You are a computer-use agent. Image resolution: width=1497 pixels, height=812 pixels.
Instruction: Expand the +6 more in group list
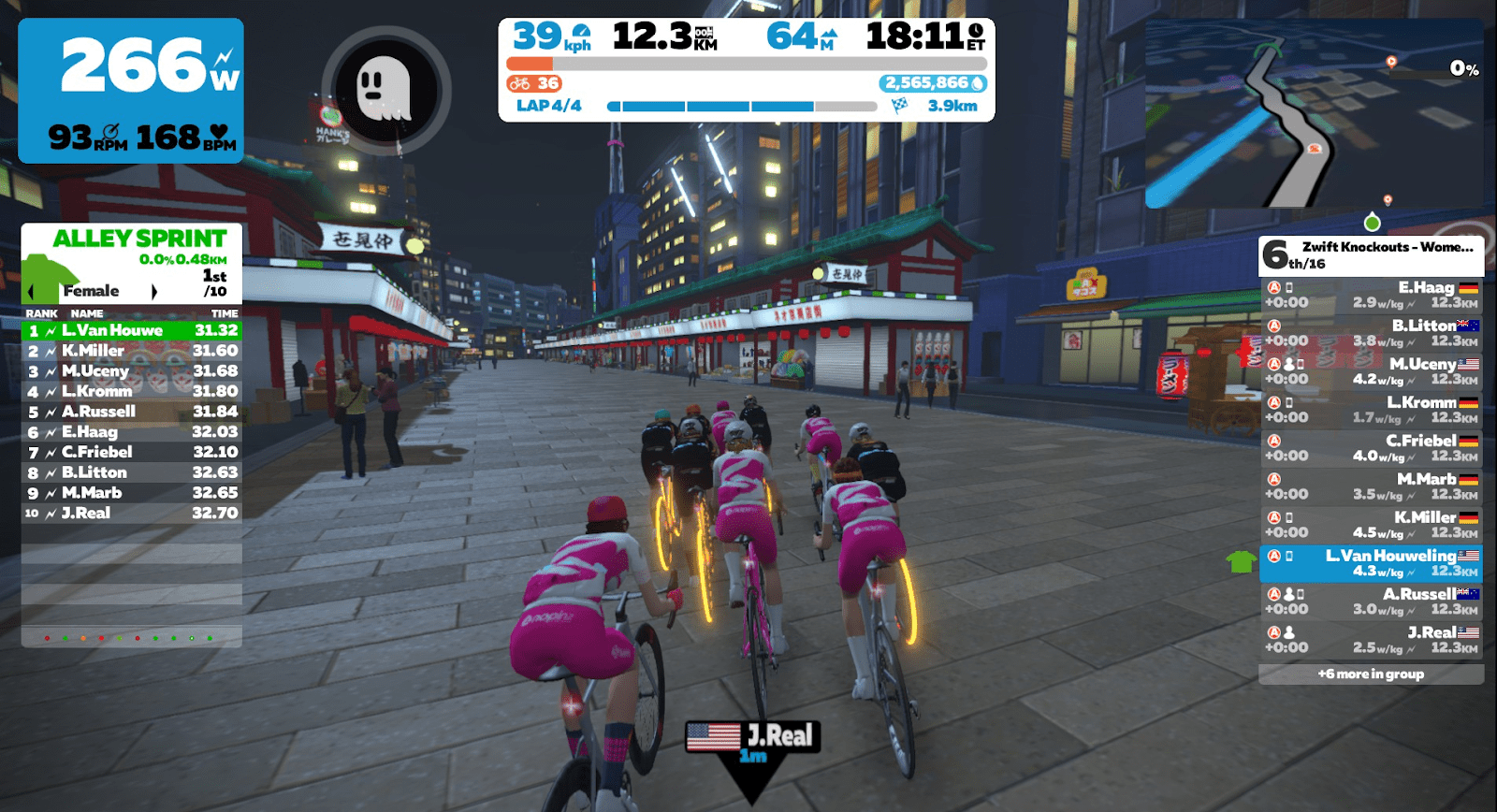[x=1372, y=674]
